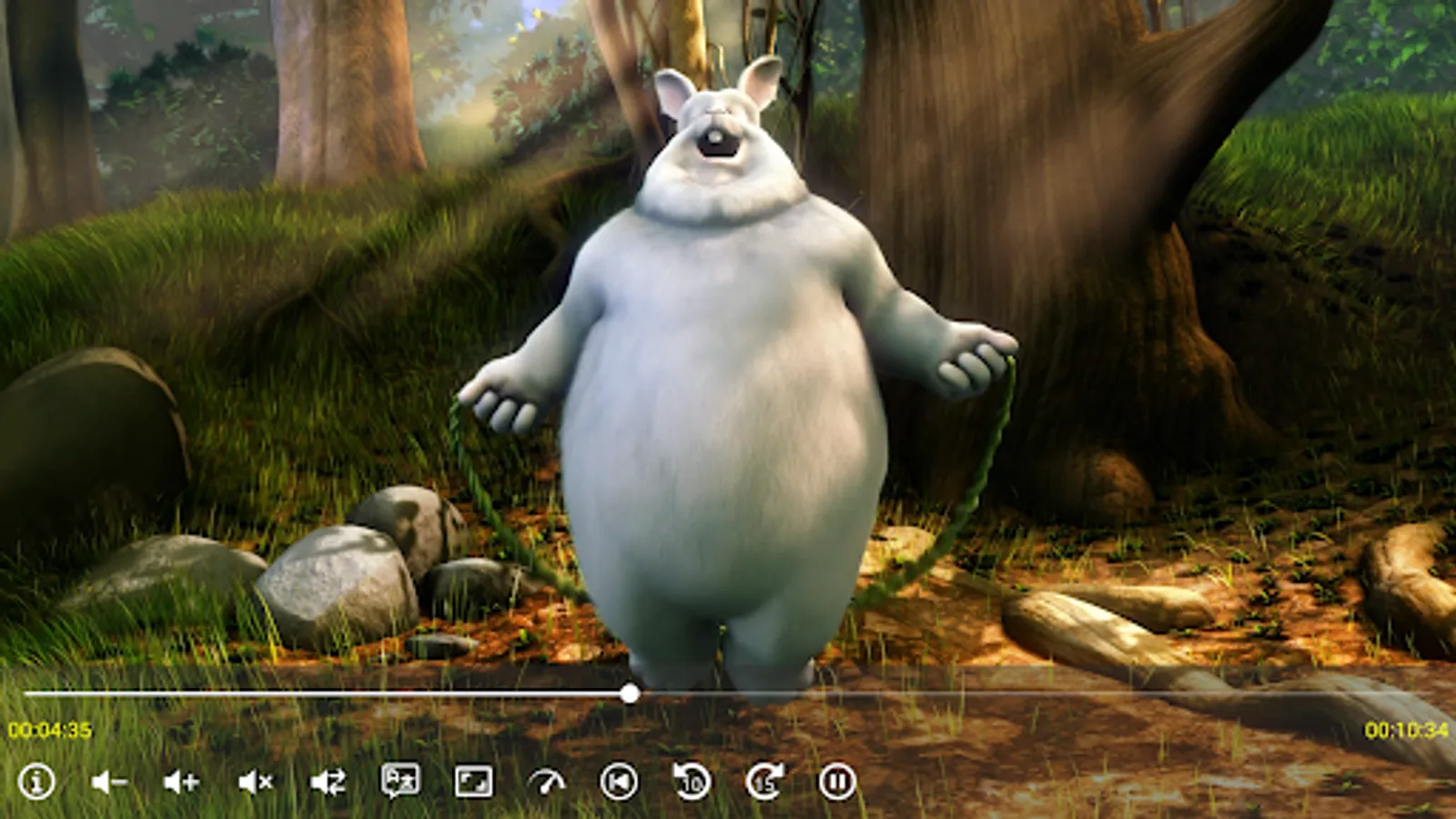Toggle subtitles on or off
The height and width of the screenshot is (819, 1456).
402,781
